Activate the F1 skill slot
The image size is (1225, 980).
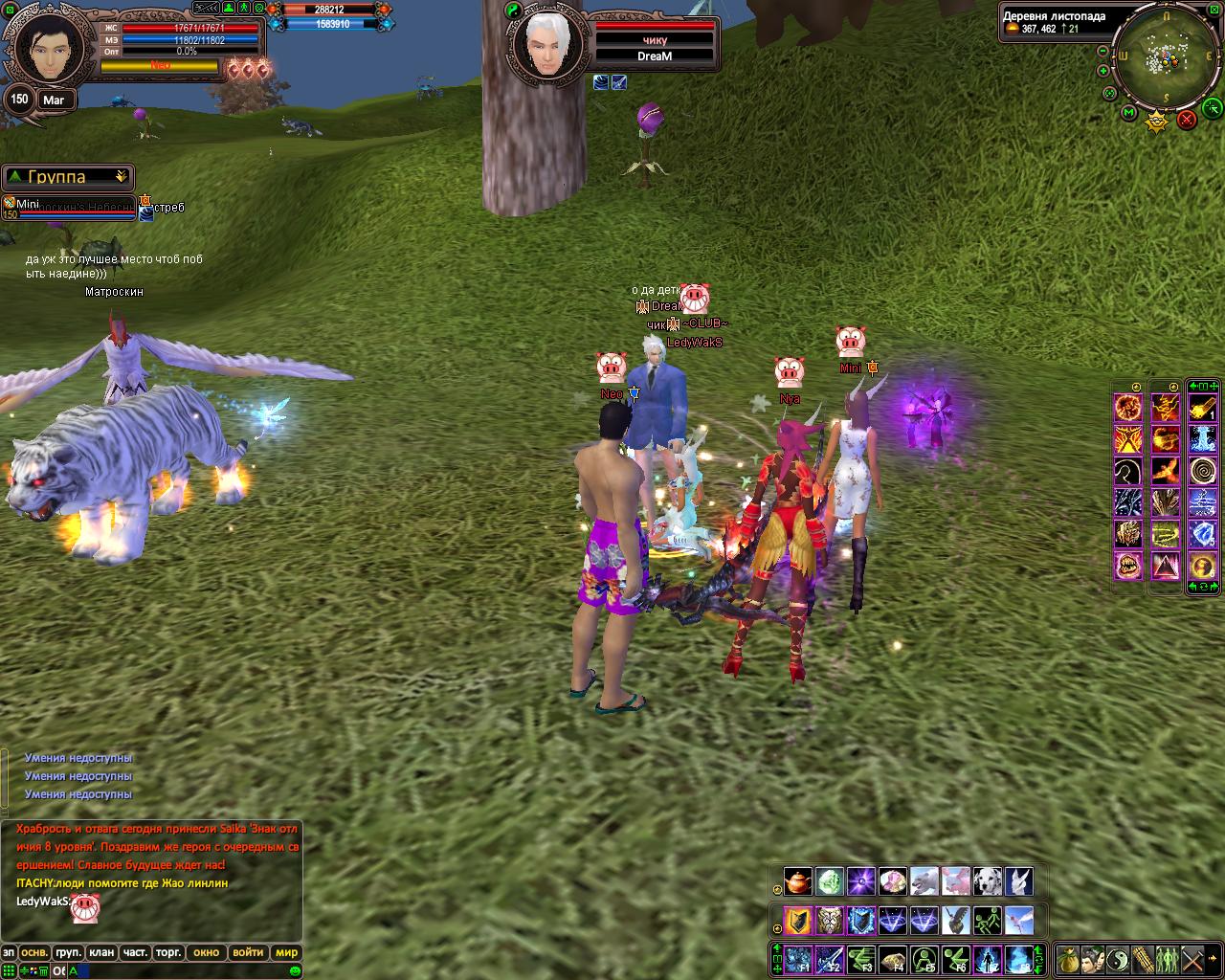point(798,959)
